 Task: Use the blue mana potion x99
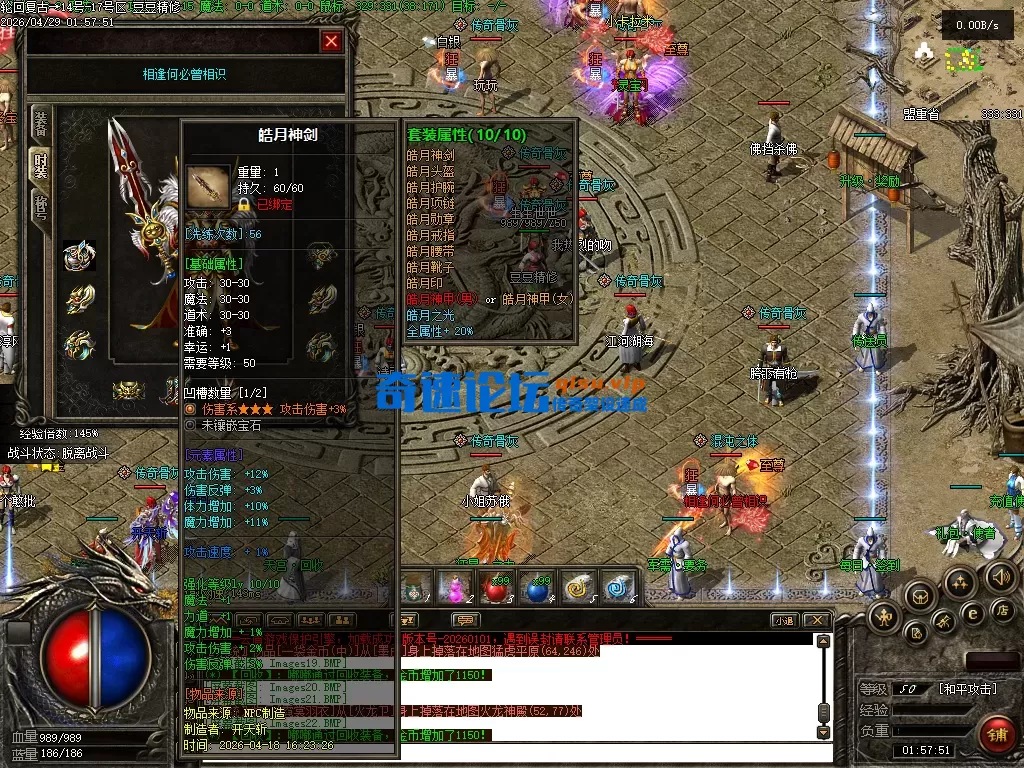(x=538, y=588)
